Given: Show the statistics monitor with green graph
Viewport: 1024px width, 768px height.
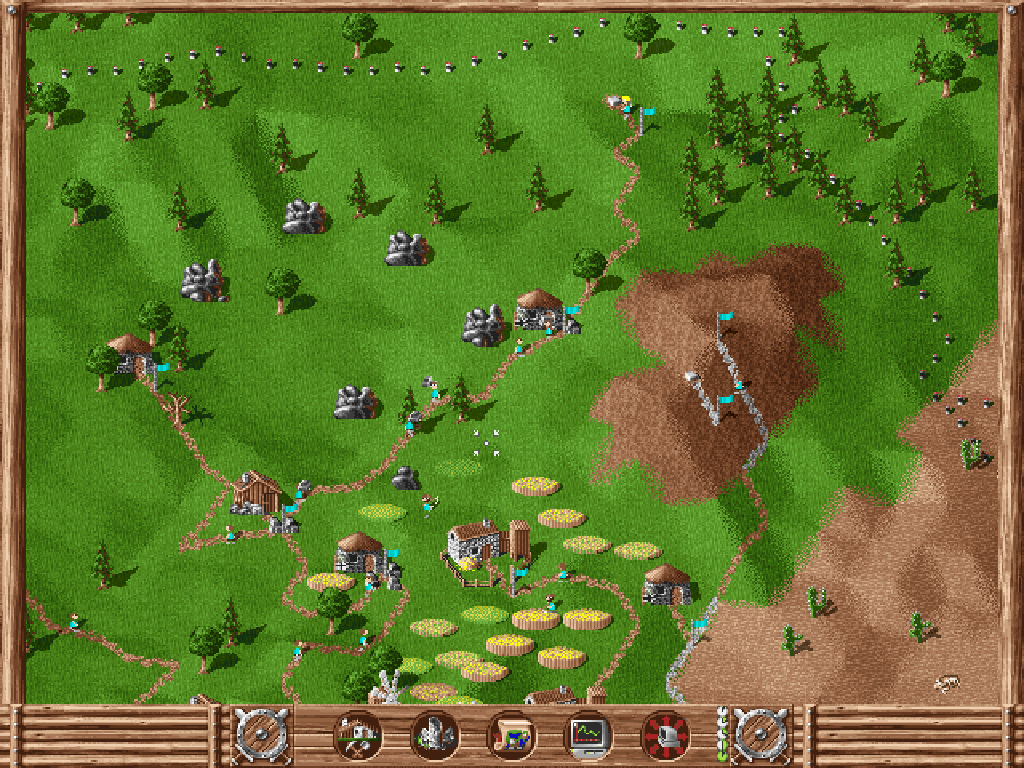Looking at the screenshot, I should pyautogui.click(x=588, y=735).
